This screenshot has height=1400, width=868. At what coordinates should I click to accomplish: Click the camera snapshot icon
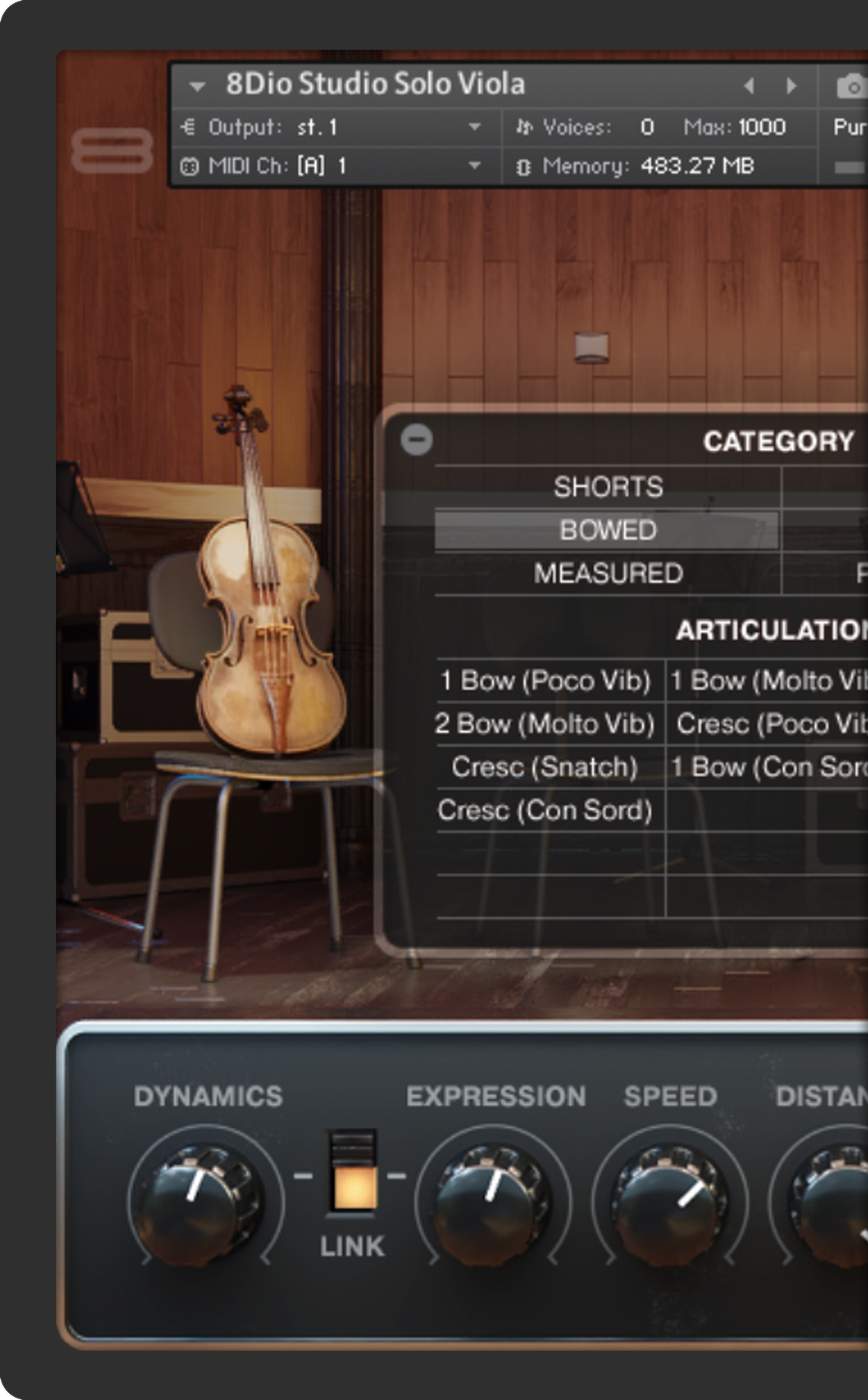pyautogui.click(x=850, y=86)
